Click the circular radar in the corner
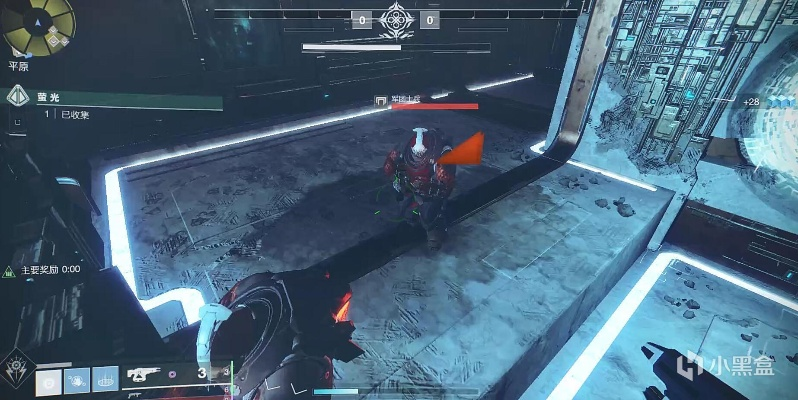Image resolution: width=798 pixels, height=400 pixels. [x=37, y=27]
